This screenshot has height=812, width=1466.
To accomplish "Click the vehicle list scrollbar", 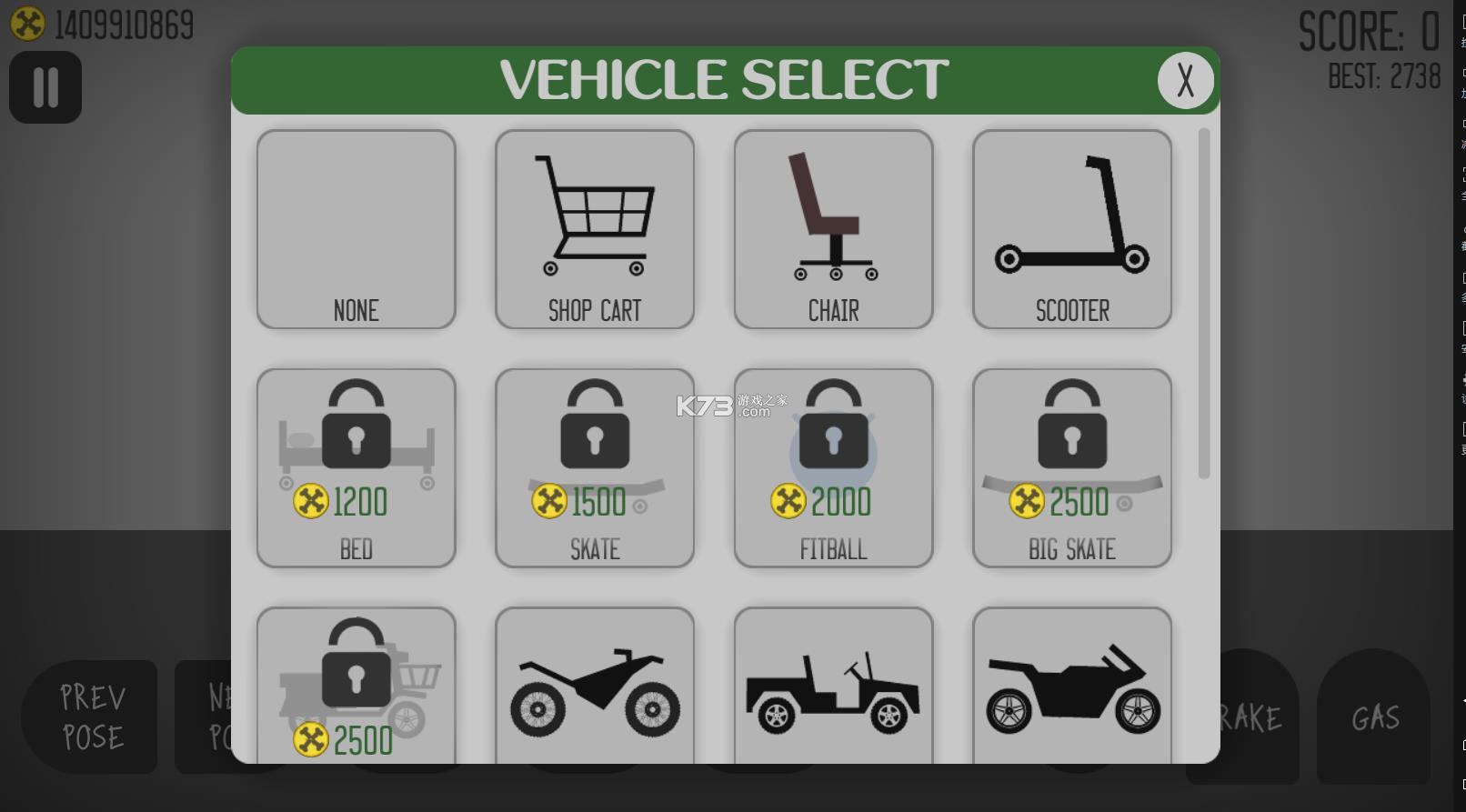I will point(1204,303).
